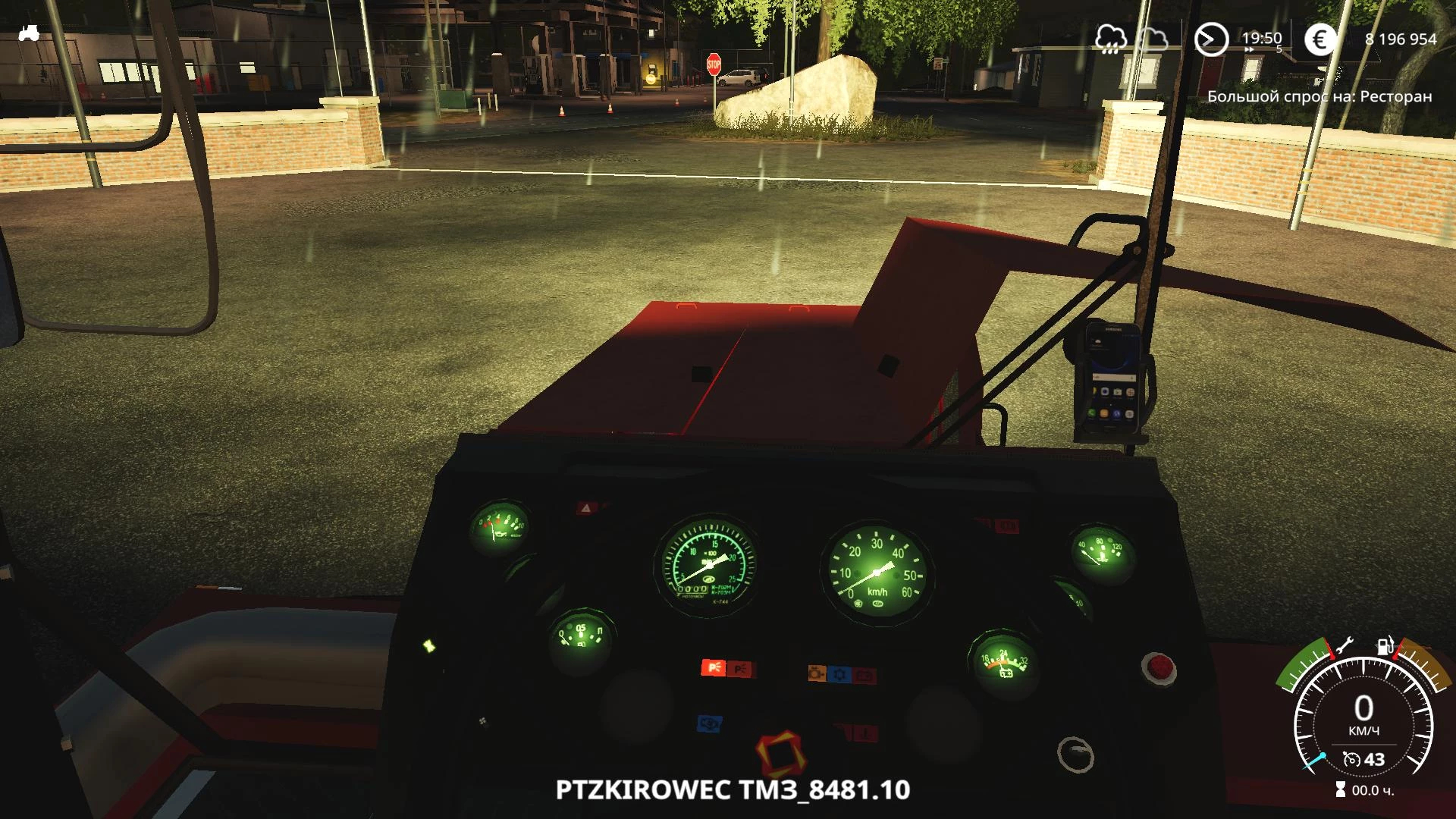The image size is (1456, 819).
Task: Click the hourglass operating hours icon
Action: (1341, 790)
